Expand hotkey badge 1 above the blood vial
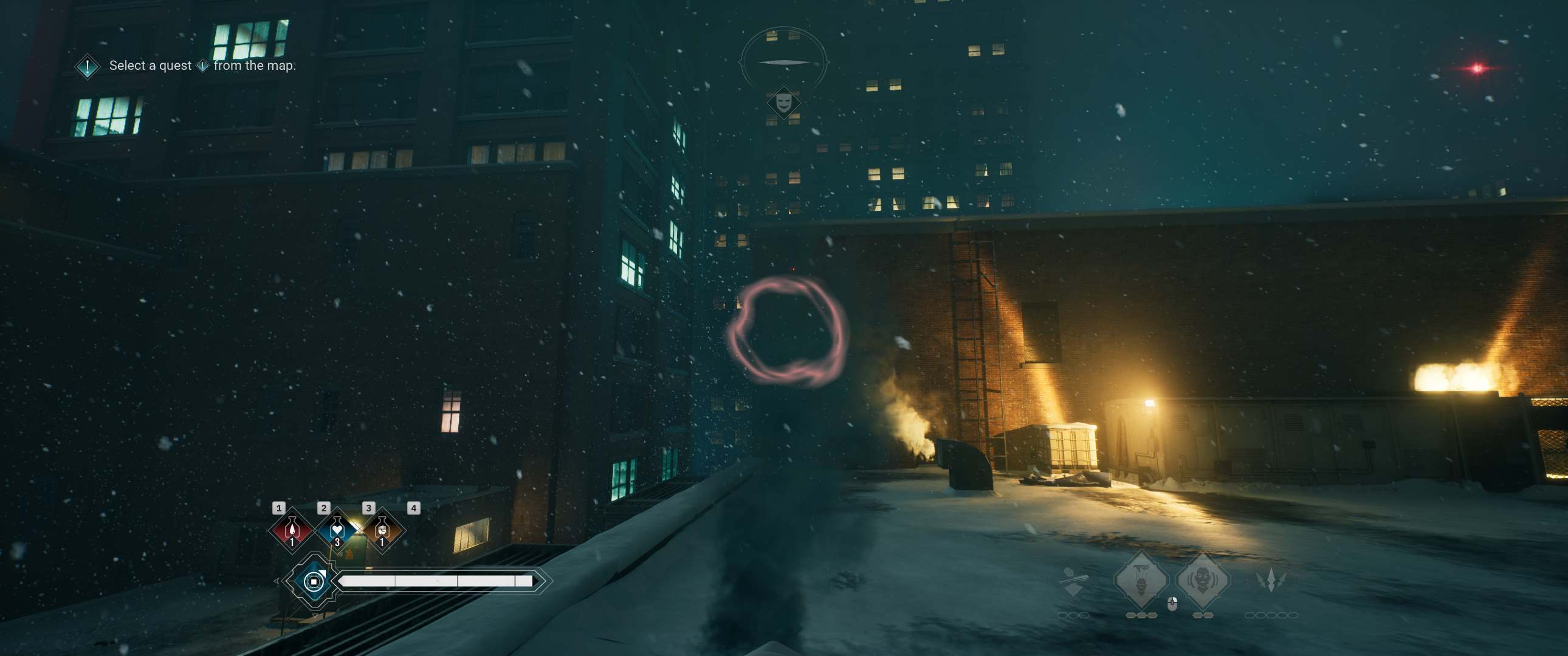This screenshot has height=656, width=1568. 280,510
